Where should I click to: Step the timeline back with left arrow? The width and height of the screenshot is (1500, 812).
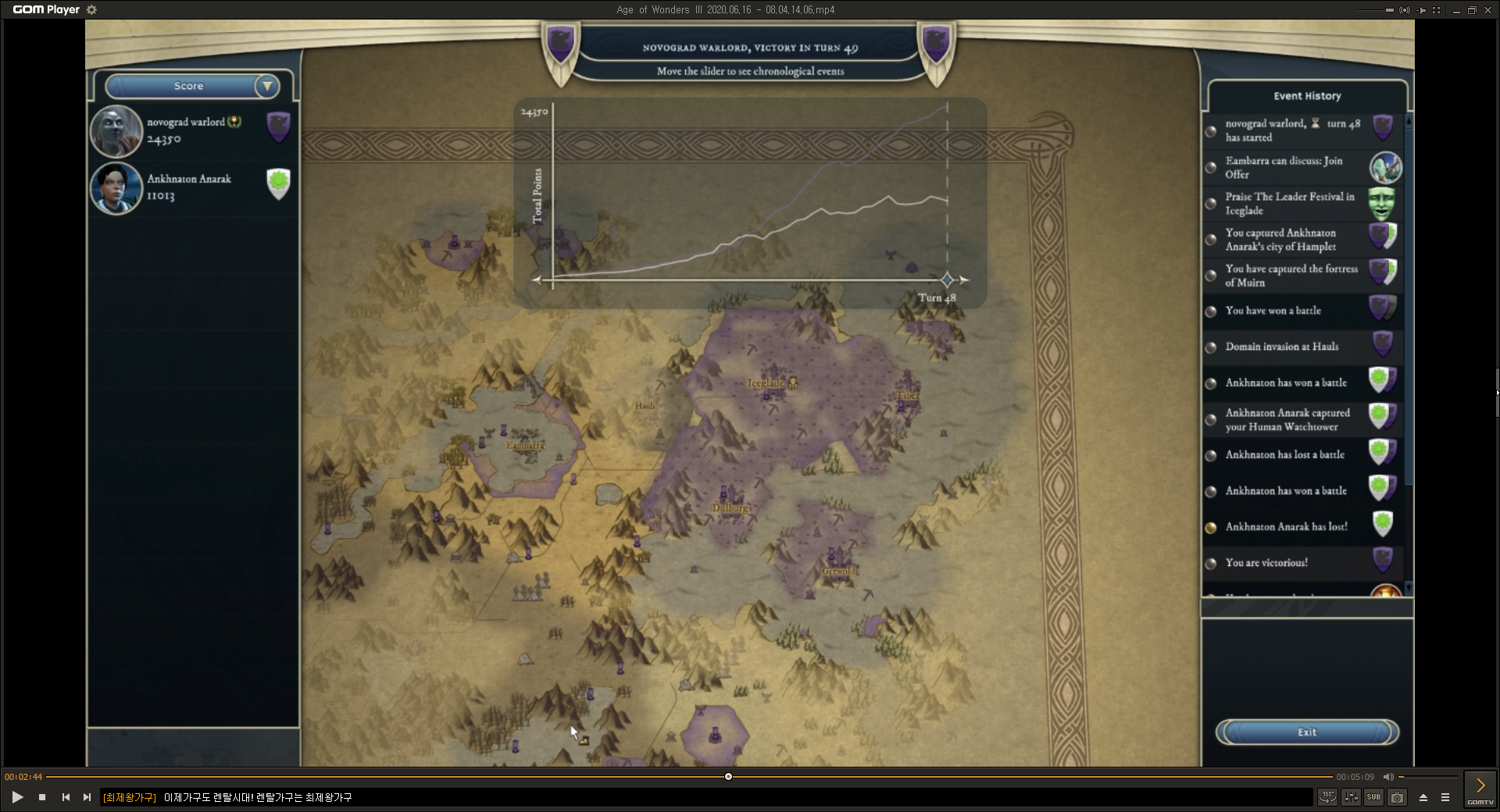537,280
